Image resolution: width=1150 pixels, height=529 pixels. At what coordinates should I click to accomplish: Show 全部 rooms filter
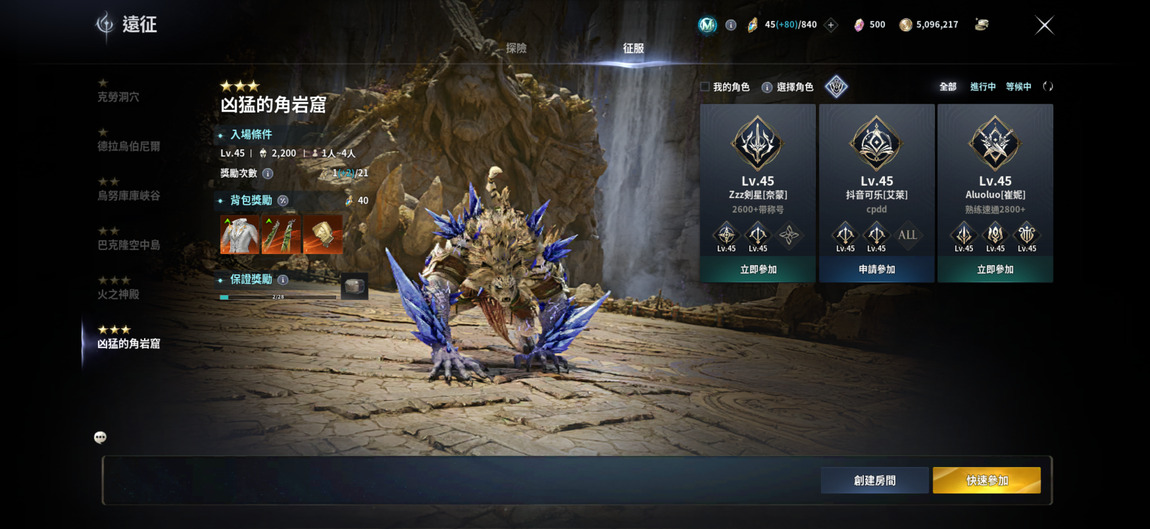point(947,87)
